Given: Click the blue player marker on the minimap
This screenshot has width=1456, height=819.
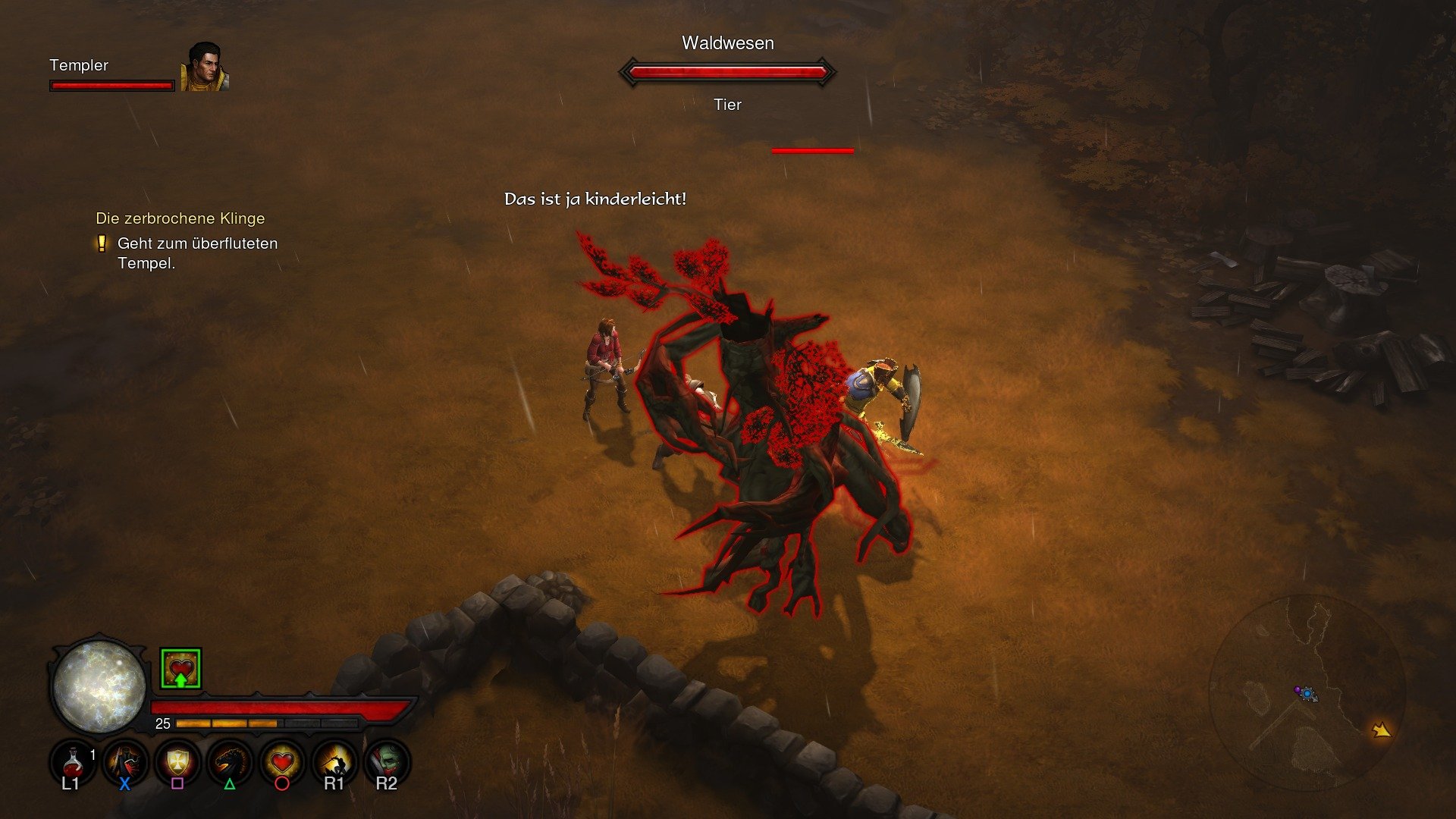Looking at the screenshot, I should (1307, 694).
